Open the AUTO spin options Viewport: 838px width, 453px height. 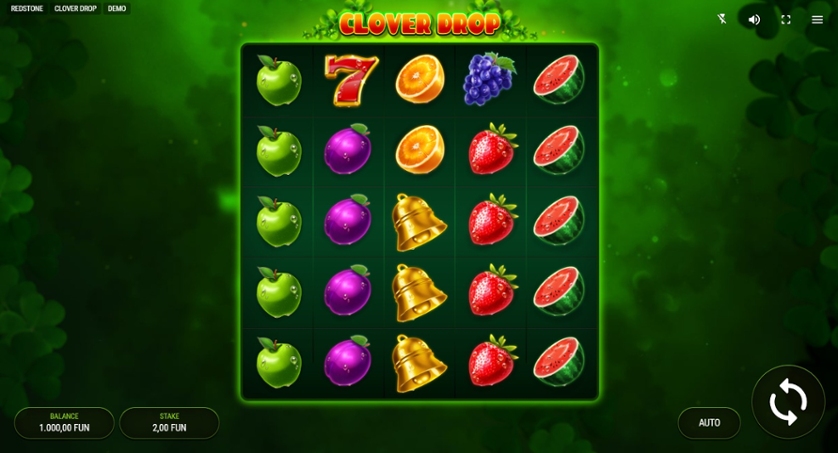[x=709, y=423]
